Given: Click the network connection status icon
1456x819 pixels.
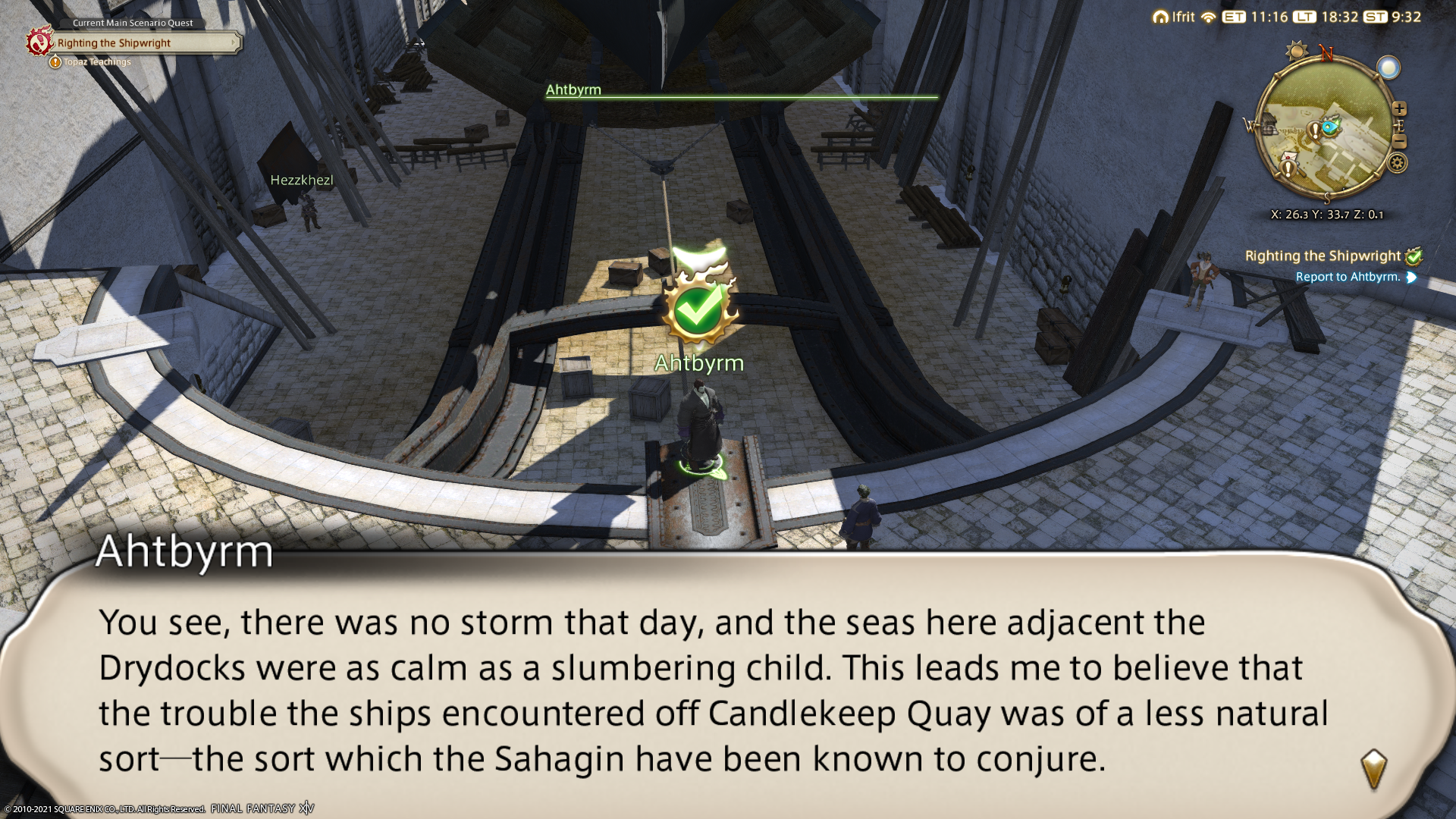Looking at the screenshot, I should [x=1208, y=17].
